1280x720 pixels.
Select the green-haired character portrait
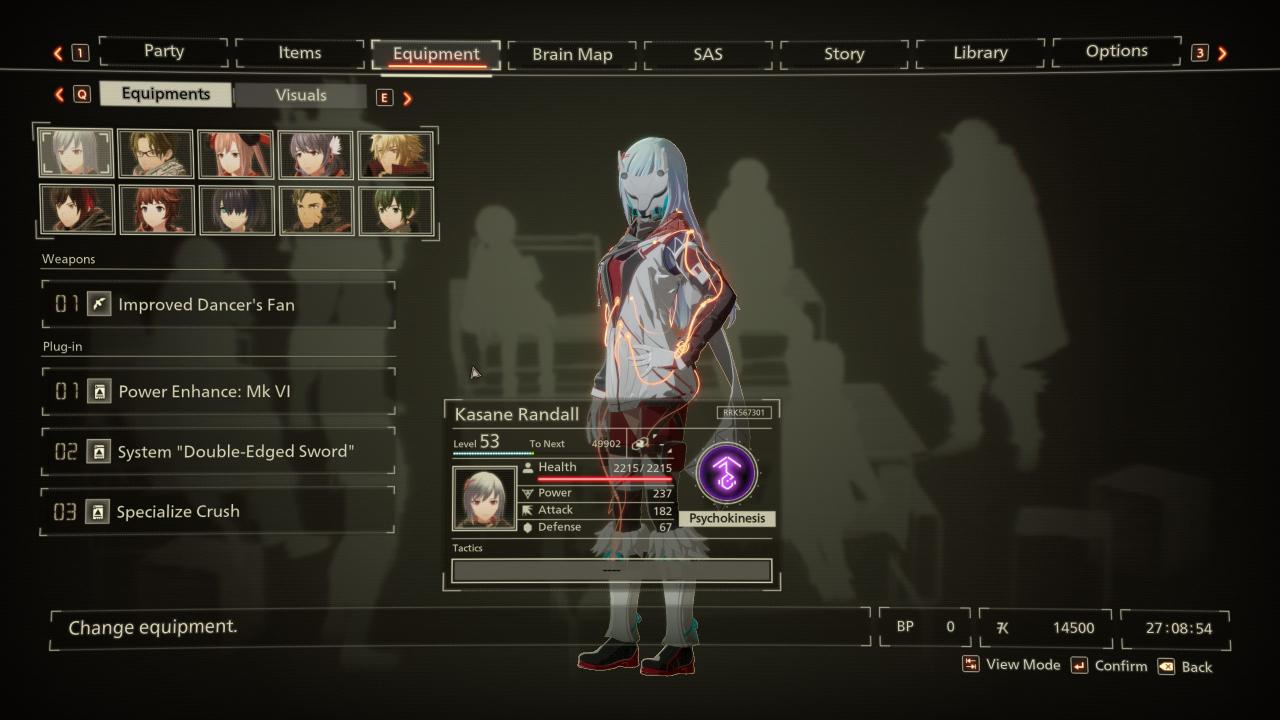tap(396, 210)
